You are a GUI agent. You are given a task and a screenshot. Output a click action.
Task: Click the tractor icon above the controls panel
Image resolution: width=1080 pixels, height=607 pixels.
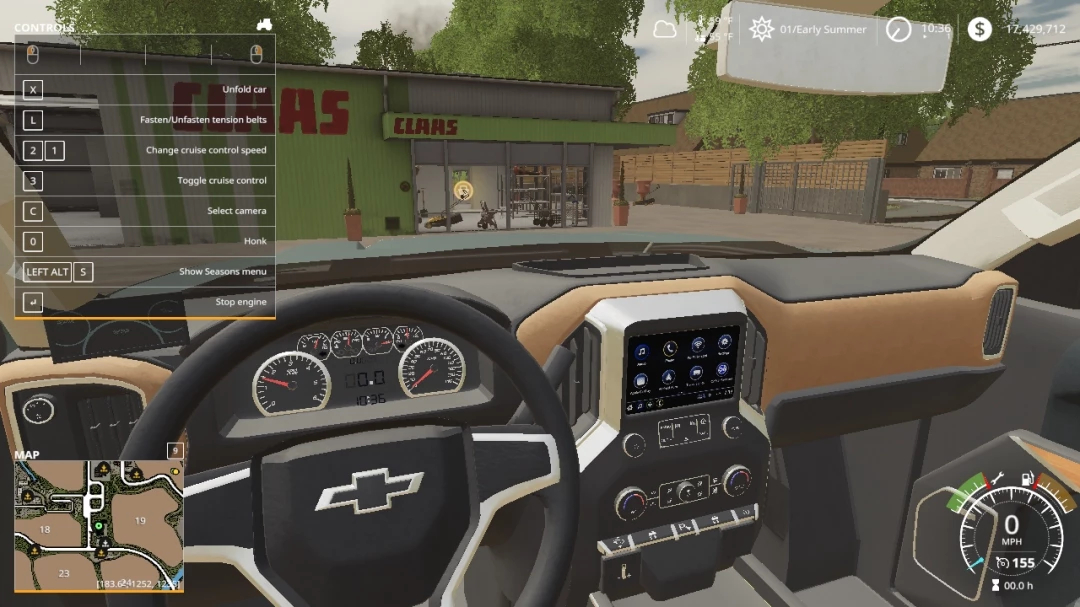click(x=264, y=23)
